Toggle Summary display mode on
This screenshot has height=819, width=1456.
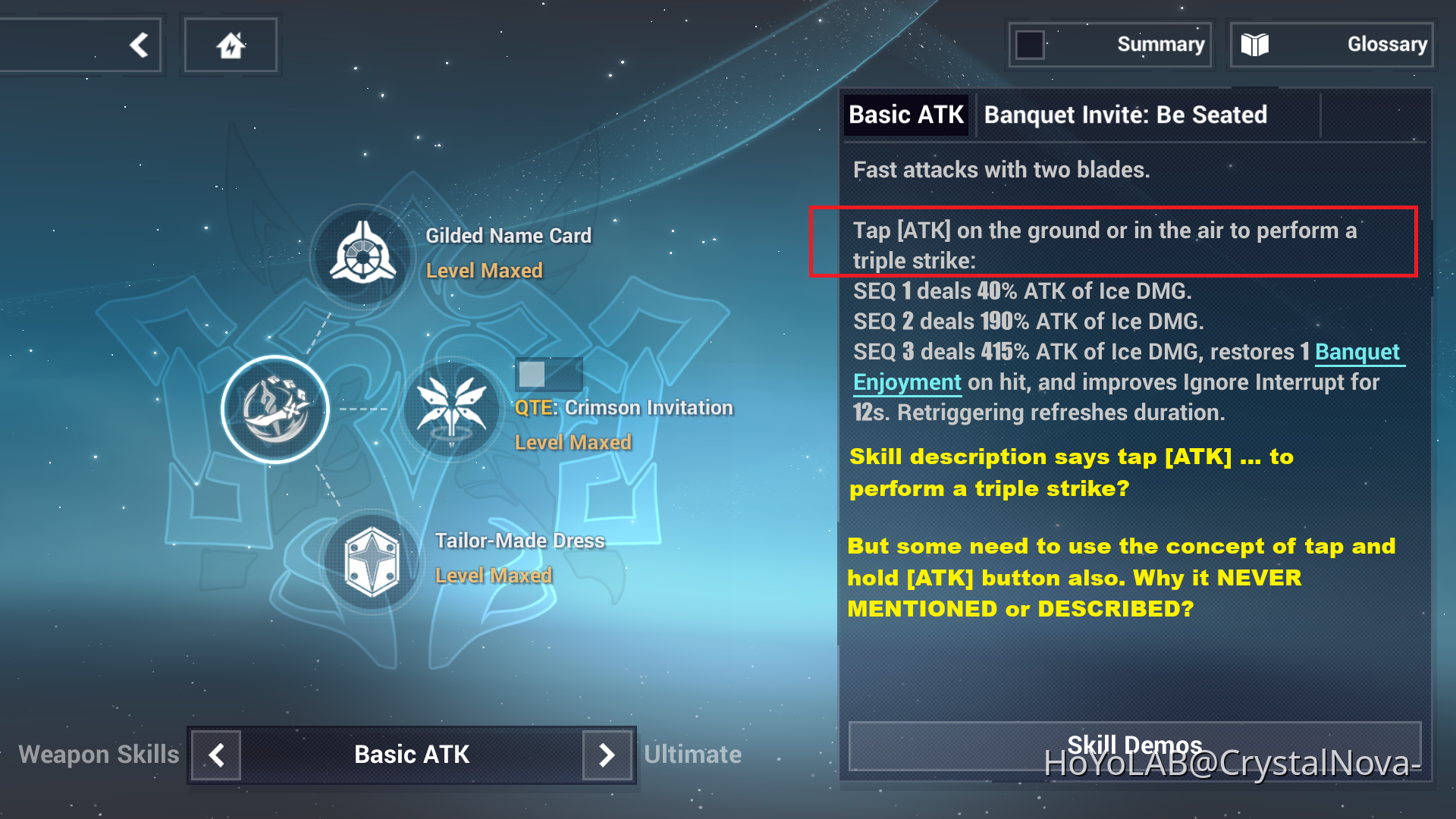1030,45
